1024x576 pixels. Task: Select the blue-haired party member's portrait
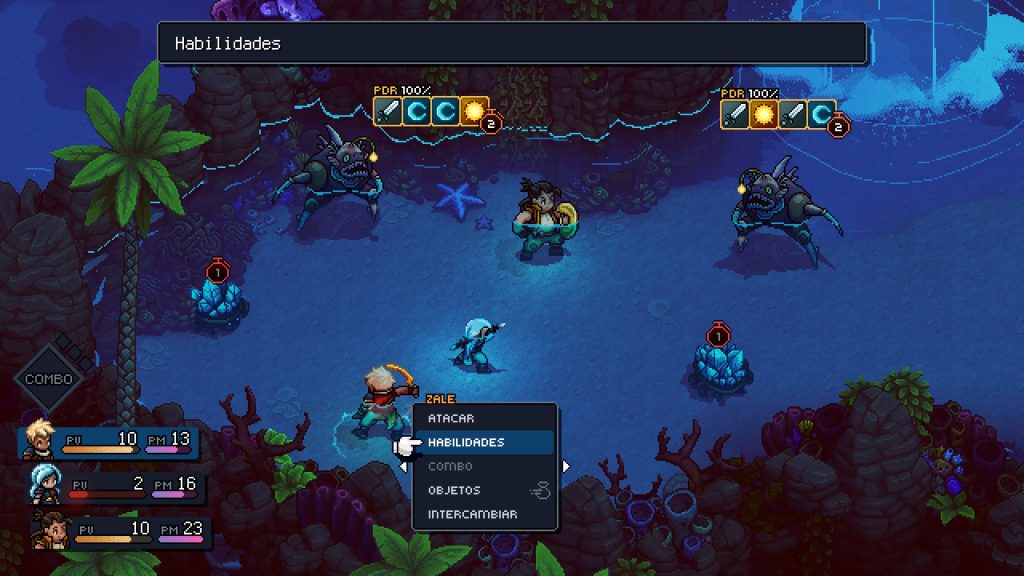[x=47, y=484]
